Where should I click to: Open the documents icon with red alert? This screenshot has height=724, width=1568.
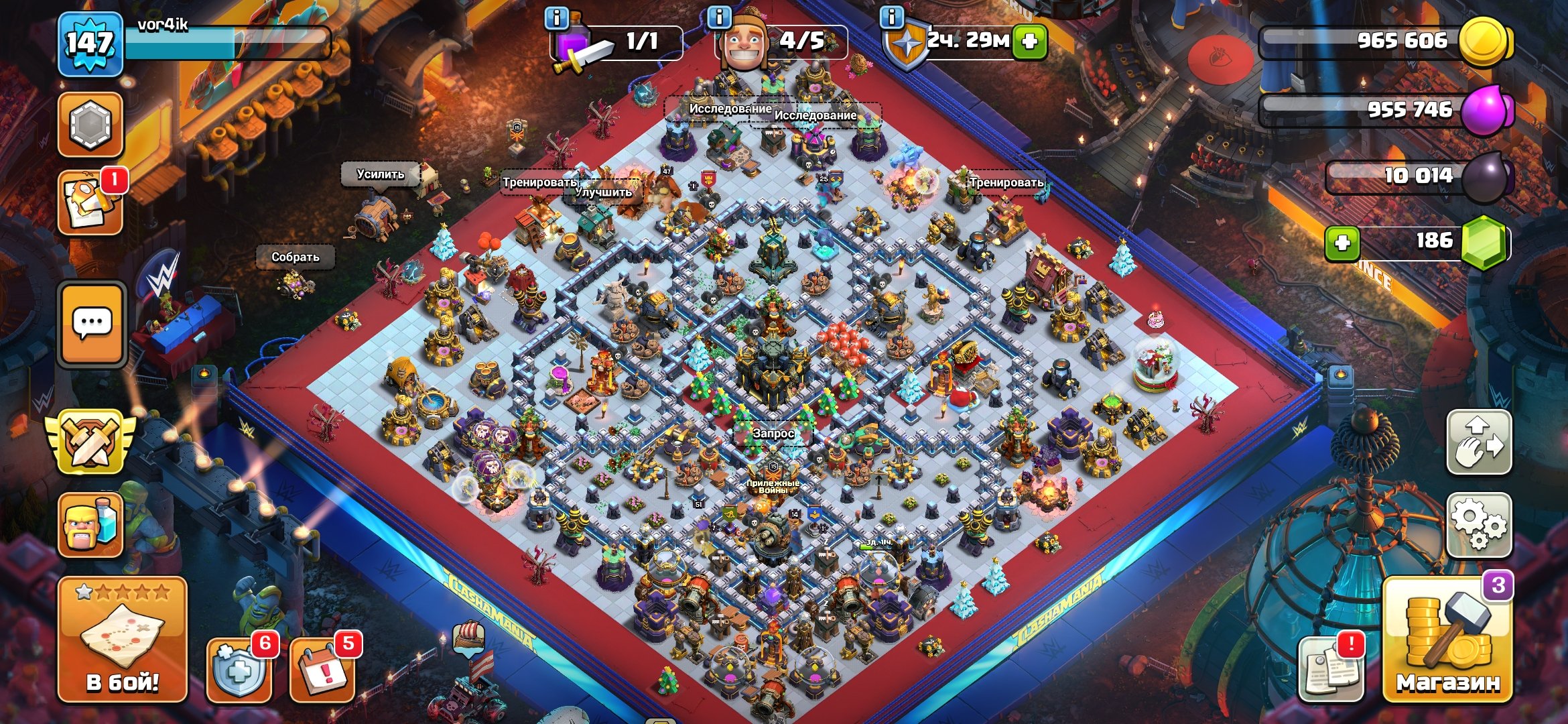click(x=1331, y=668)
